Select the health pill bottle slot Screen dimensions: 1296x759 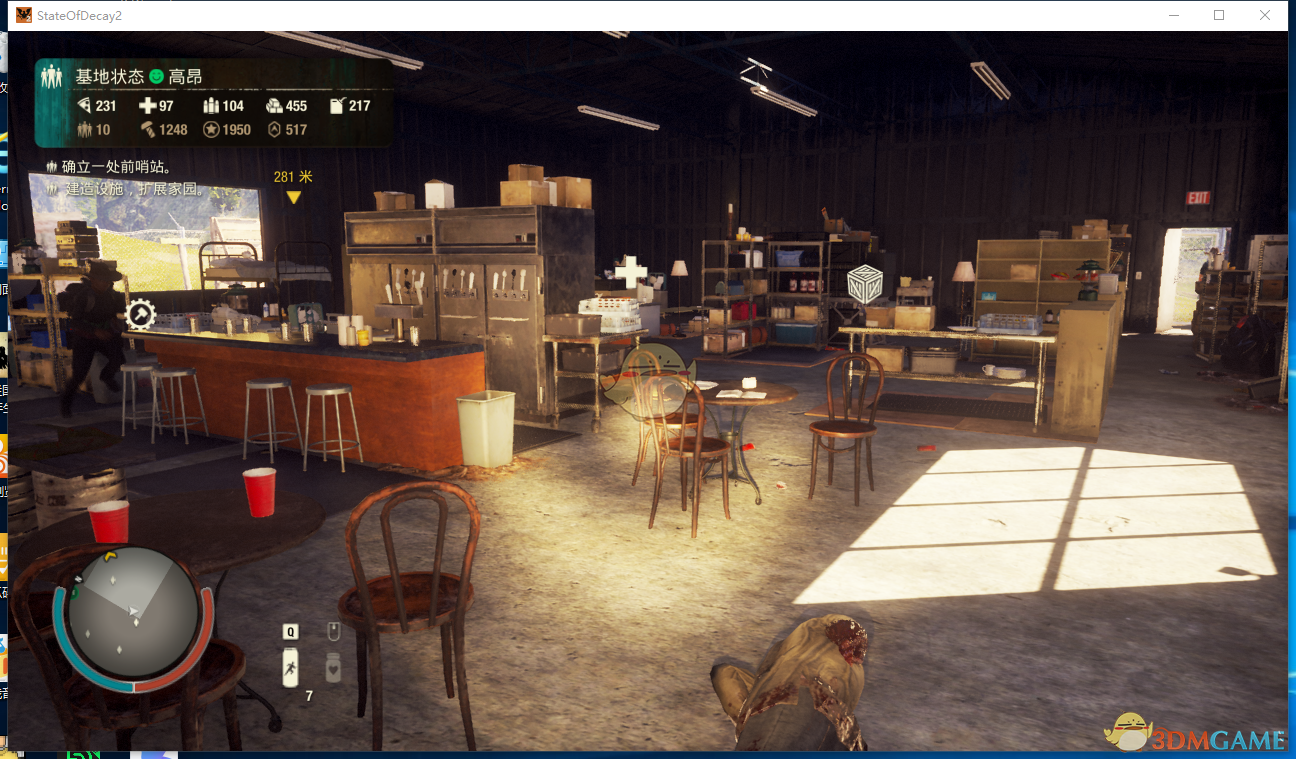[x=333, y=667]
